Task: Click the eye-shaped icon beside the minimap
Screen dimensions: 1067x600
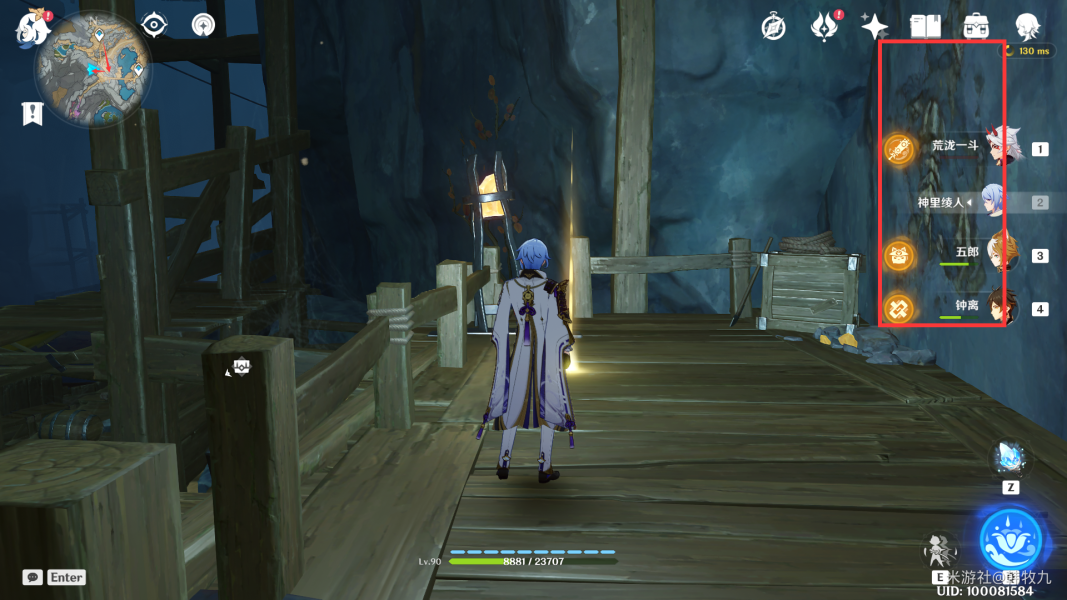Action: pos(154,25)
